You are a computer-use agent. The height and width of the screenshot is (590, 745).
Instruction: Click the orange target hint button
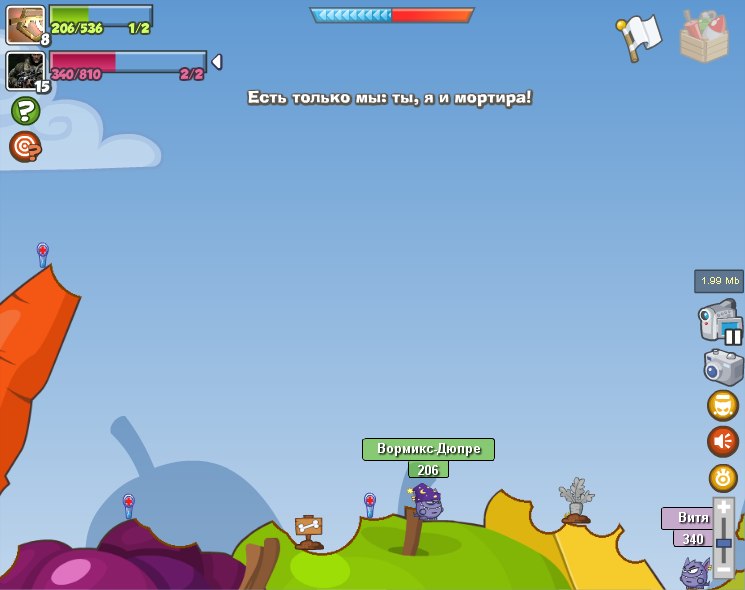point(25,147)
